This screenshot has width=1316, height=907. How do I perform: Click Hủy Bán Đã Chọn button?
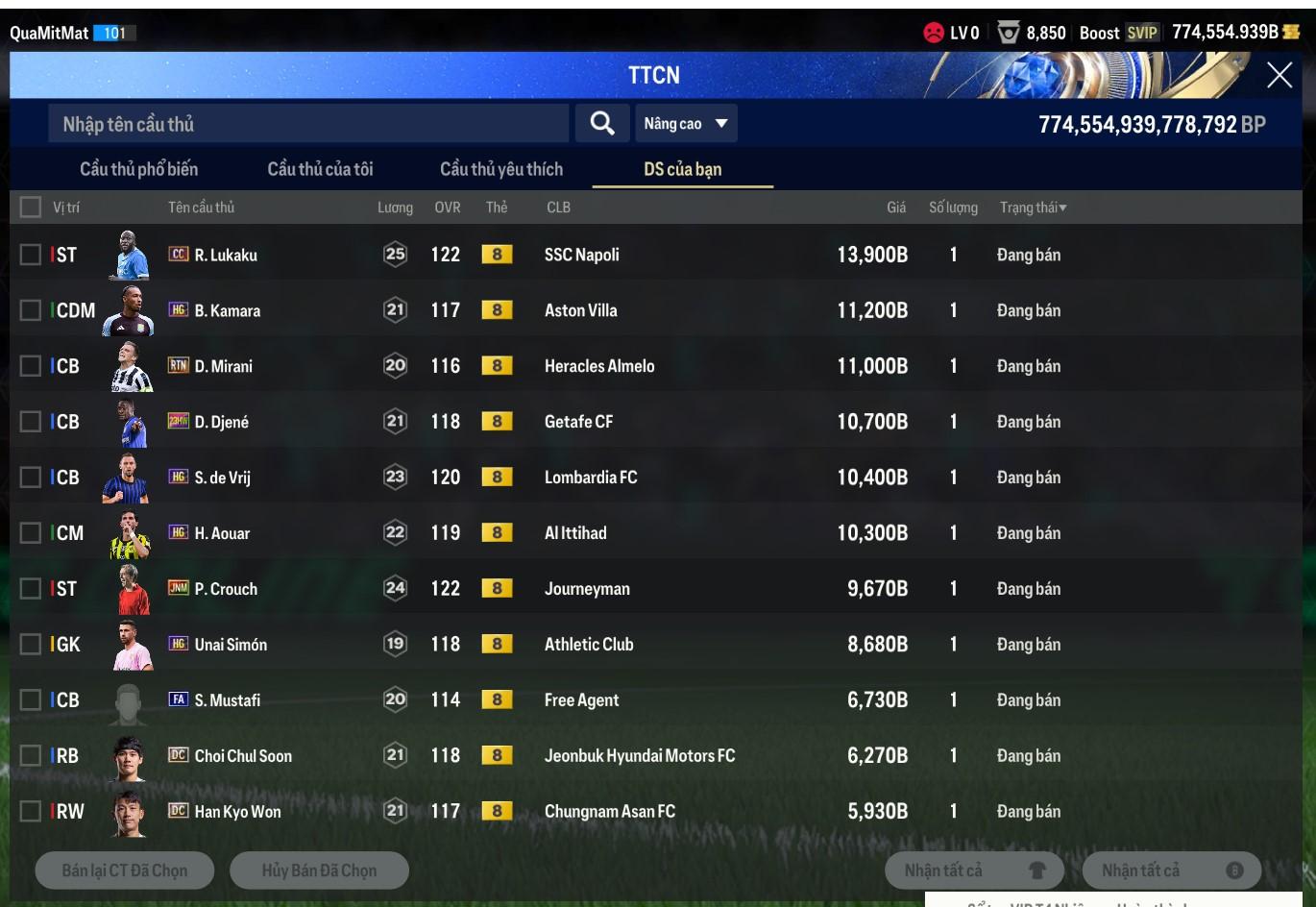[319, 870]
